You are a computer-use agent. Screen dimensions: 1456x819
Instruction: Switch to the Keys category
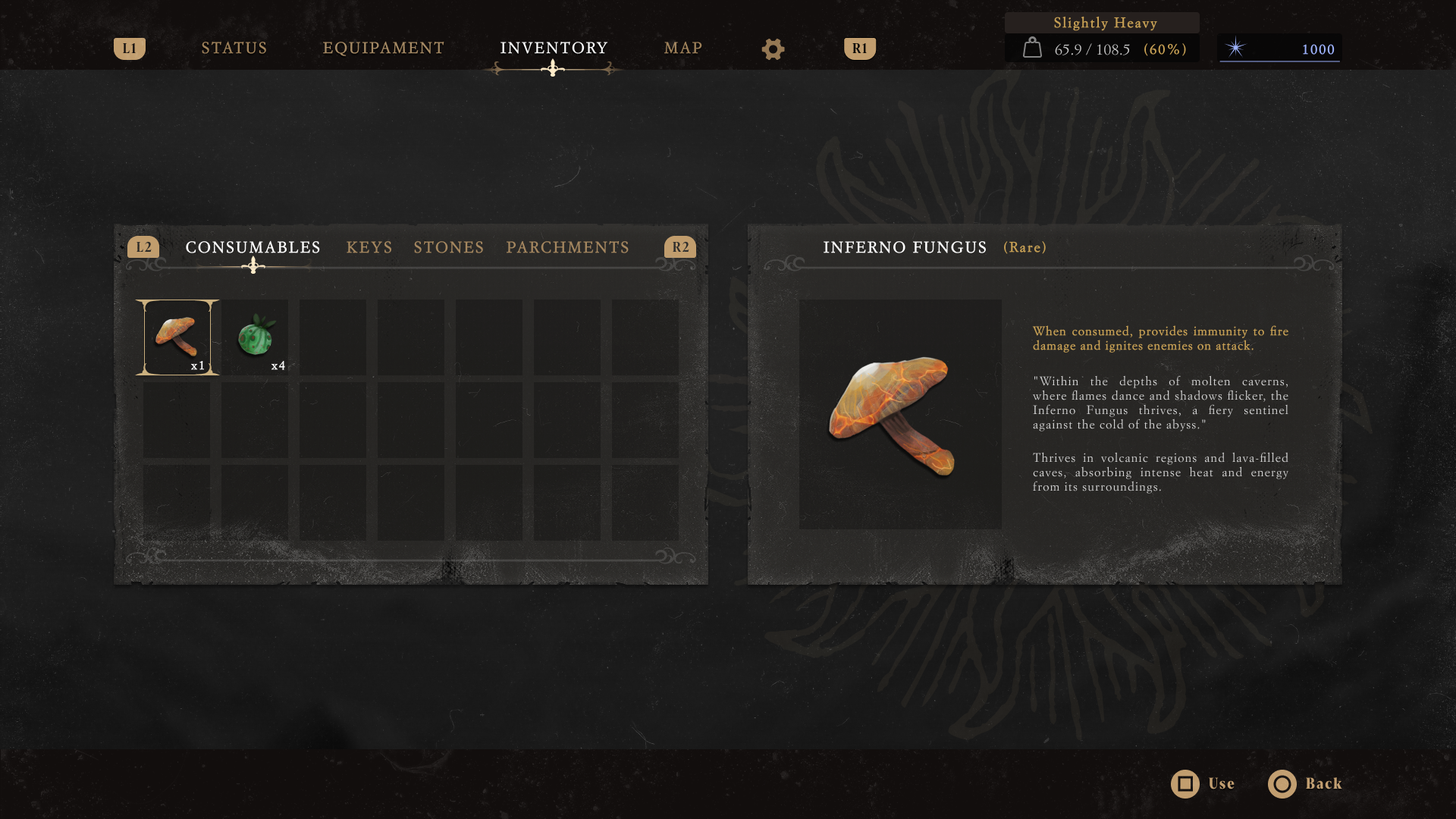click(x=369, y=248)
